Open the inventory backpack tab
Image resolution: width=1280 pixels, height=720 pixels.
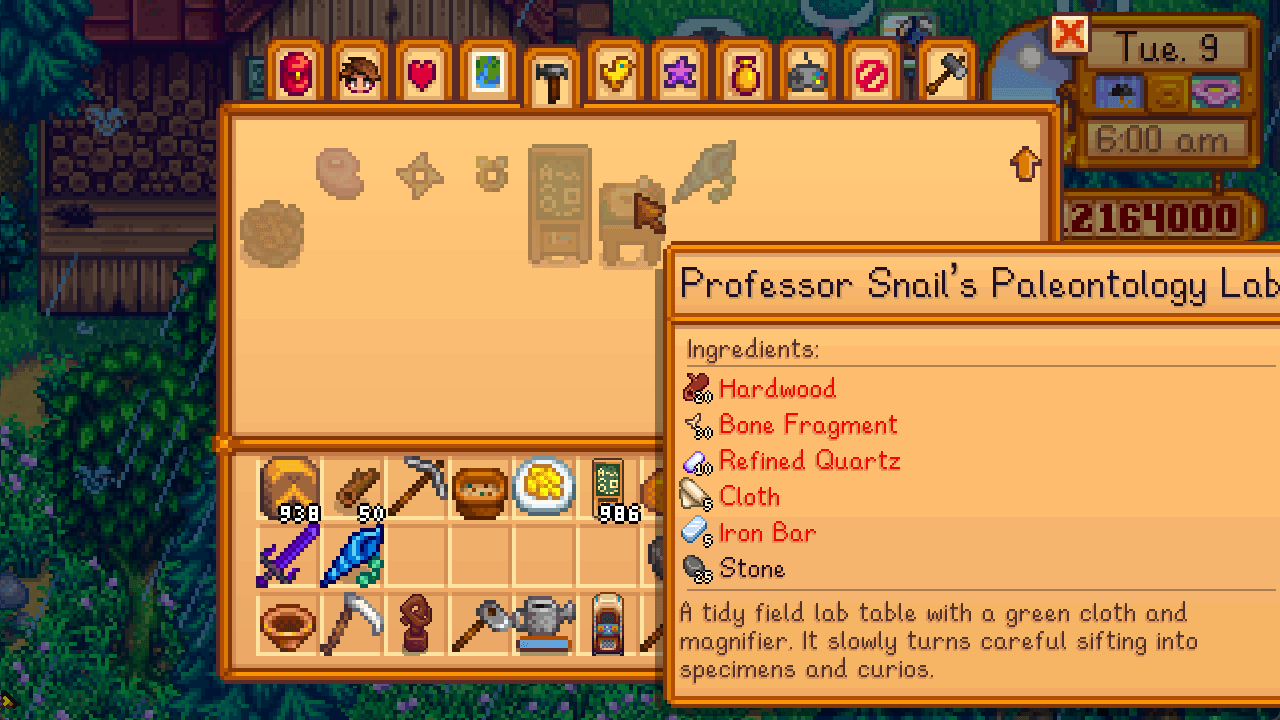(297, 75)
